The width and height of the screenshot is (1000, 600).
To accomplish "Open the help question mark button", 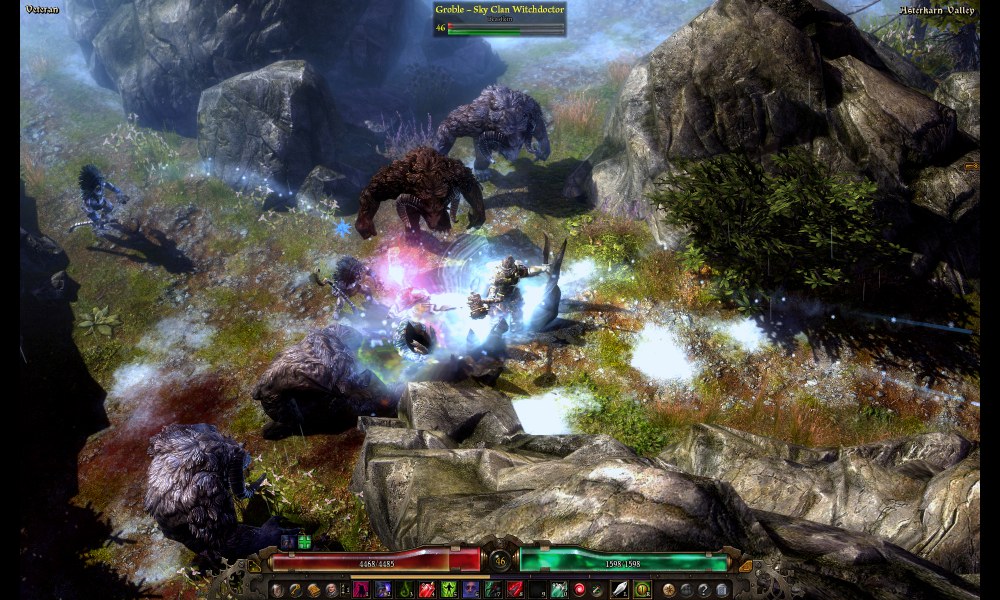I will [704, 590].
